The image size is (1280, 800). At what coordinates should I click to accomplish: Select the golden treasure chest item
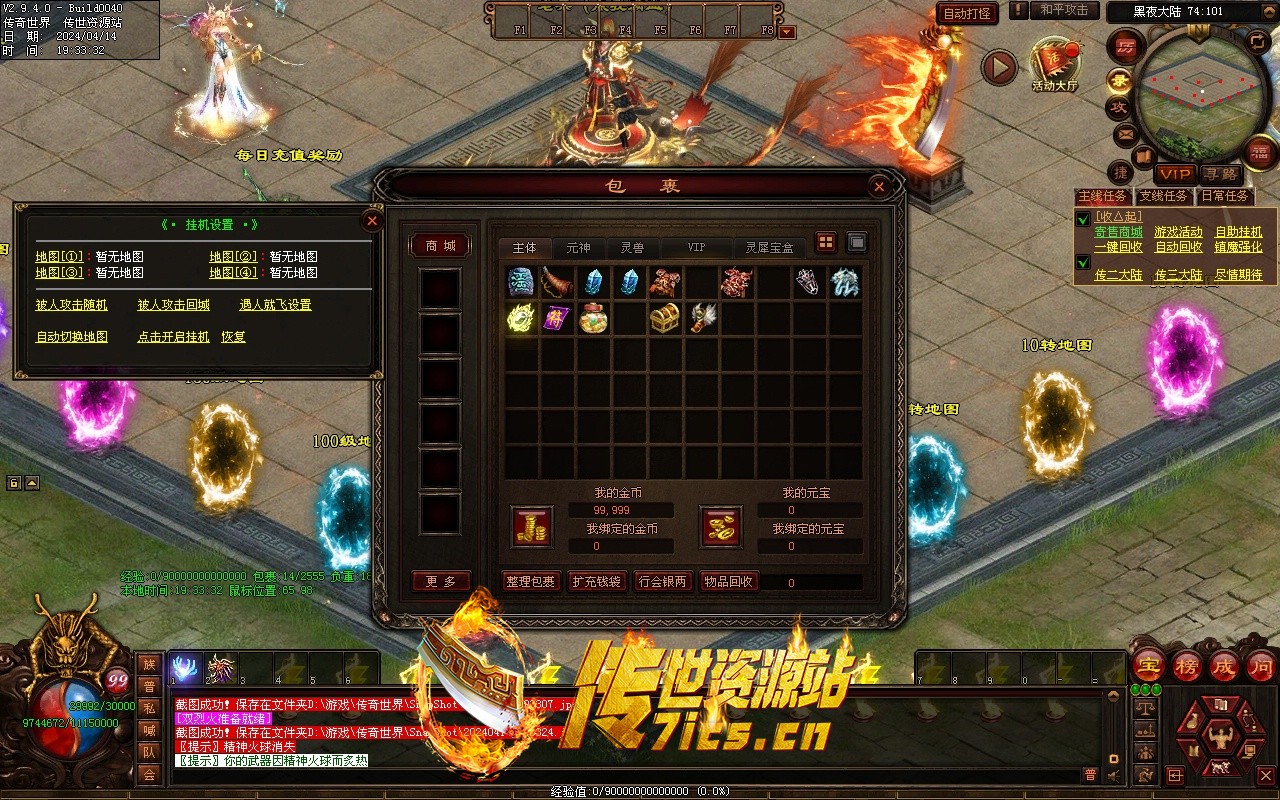(665, 318)
